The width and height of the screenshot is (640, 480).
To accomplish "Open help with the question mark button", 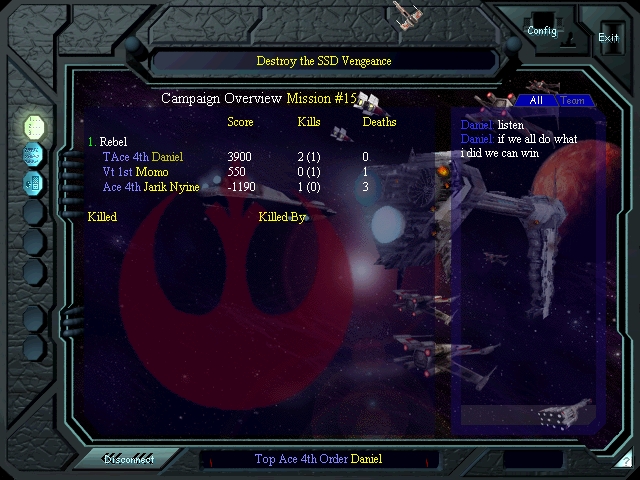I will tap(624, 459).
